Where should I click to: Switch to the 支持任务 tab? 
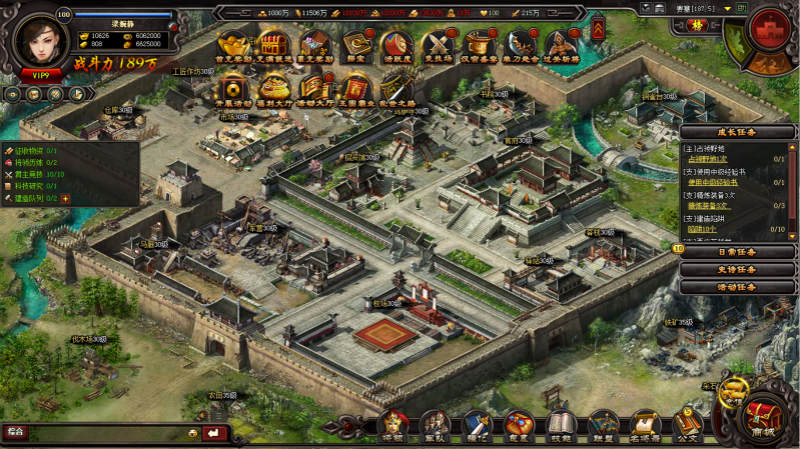point(738,269)
